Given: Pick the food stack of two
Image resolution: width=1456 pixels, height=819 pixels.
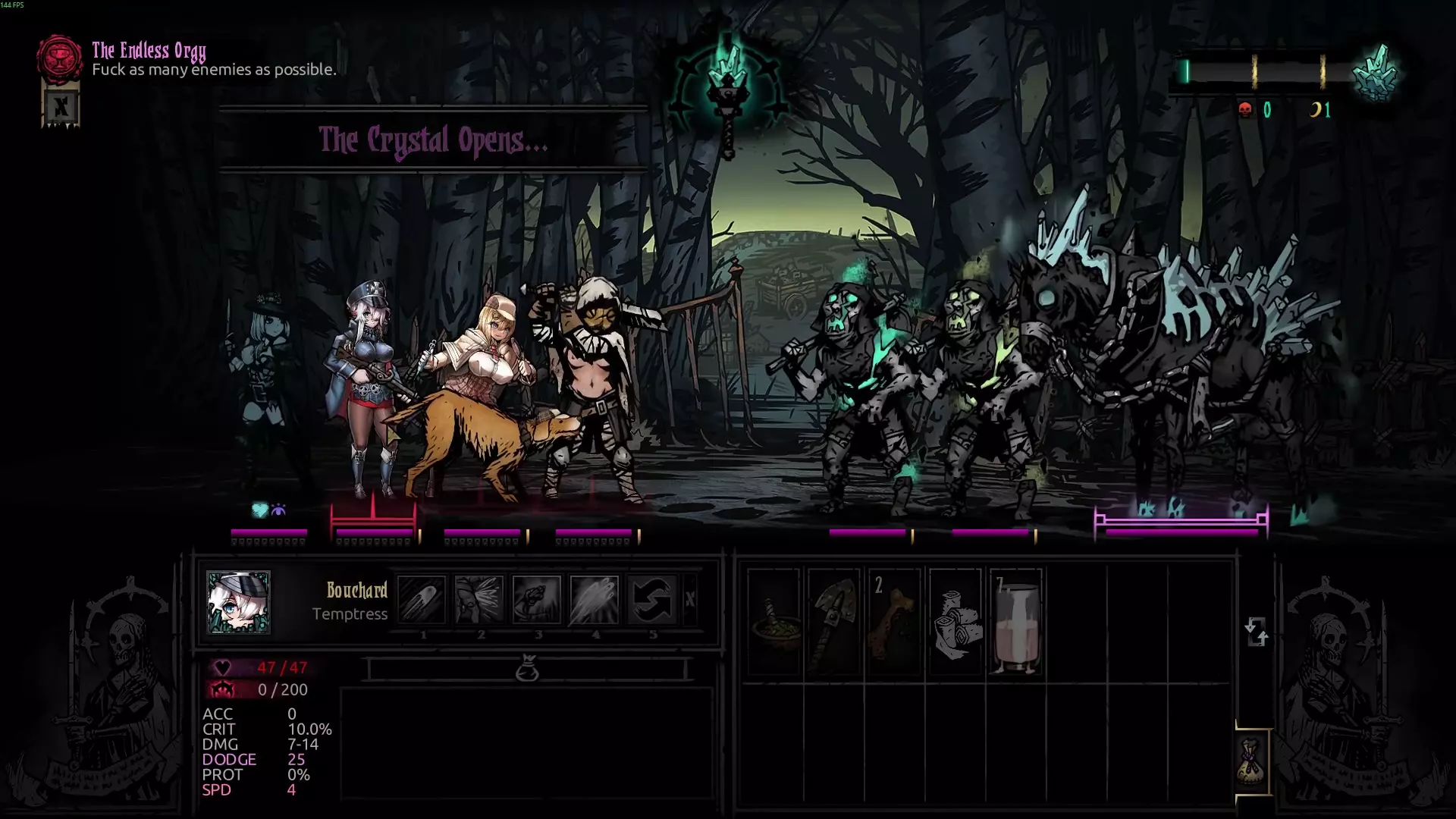Looking at the screenshot, I should pos(894,622).
